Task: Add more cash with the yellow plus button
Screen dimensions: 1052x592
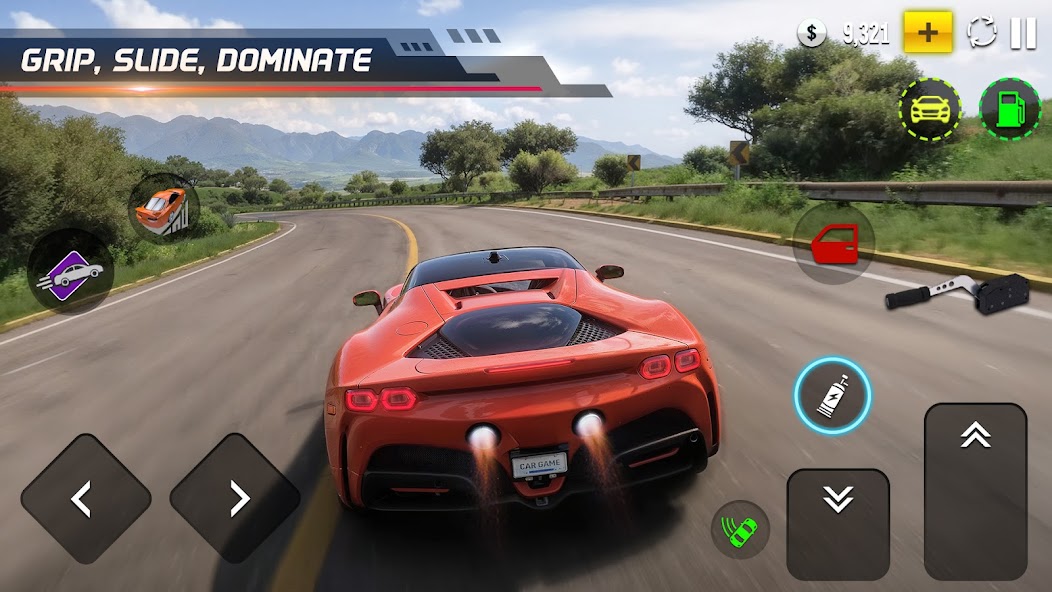Action: [x=928, y=33]
